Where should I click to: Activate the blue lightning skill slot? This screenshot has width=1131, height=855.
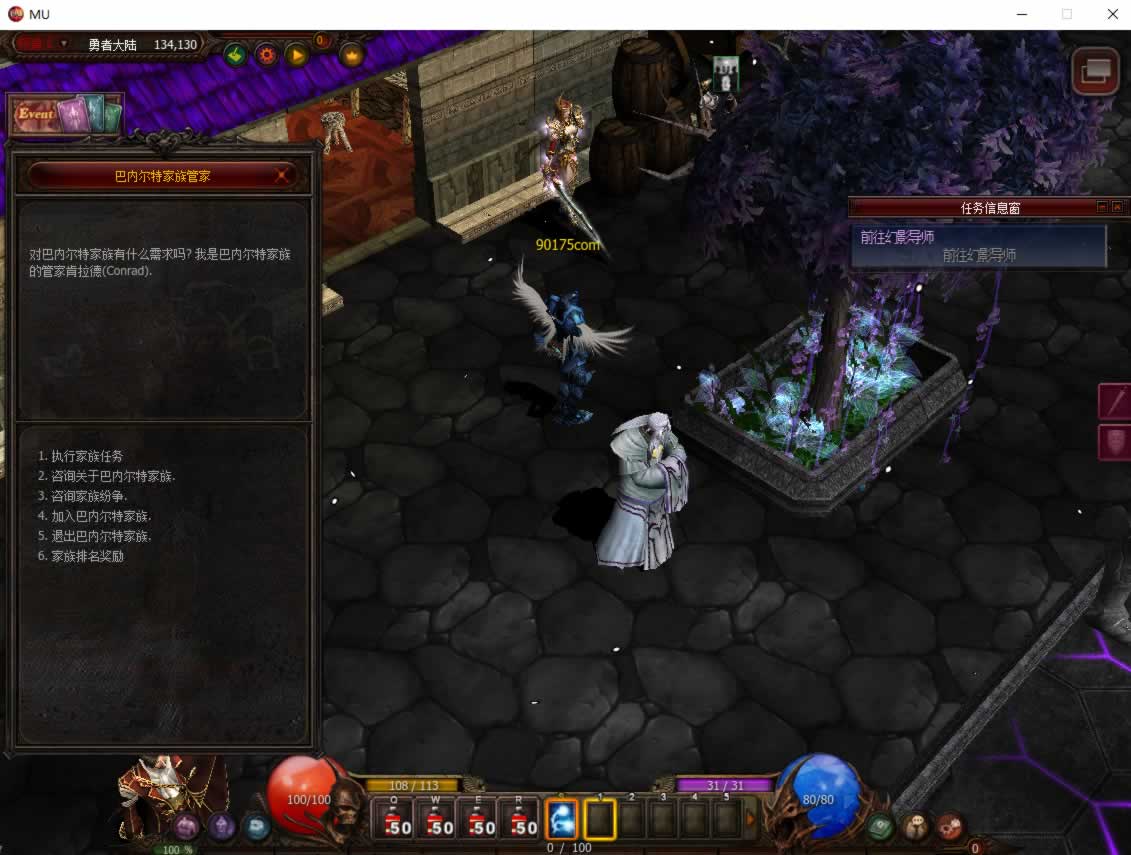click(x=562, y=820)
